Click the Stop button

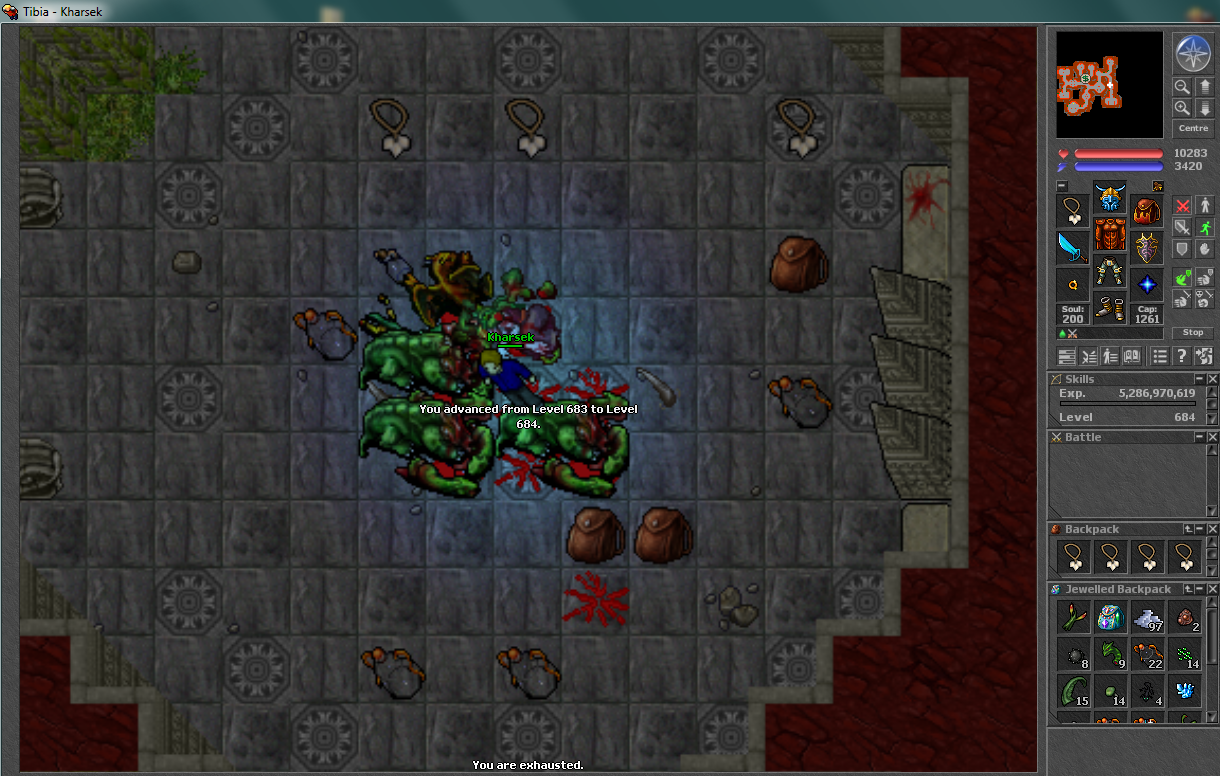(1193, 332)
